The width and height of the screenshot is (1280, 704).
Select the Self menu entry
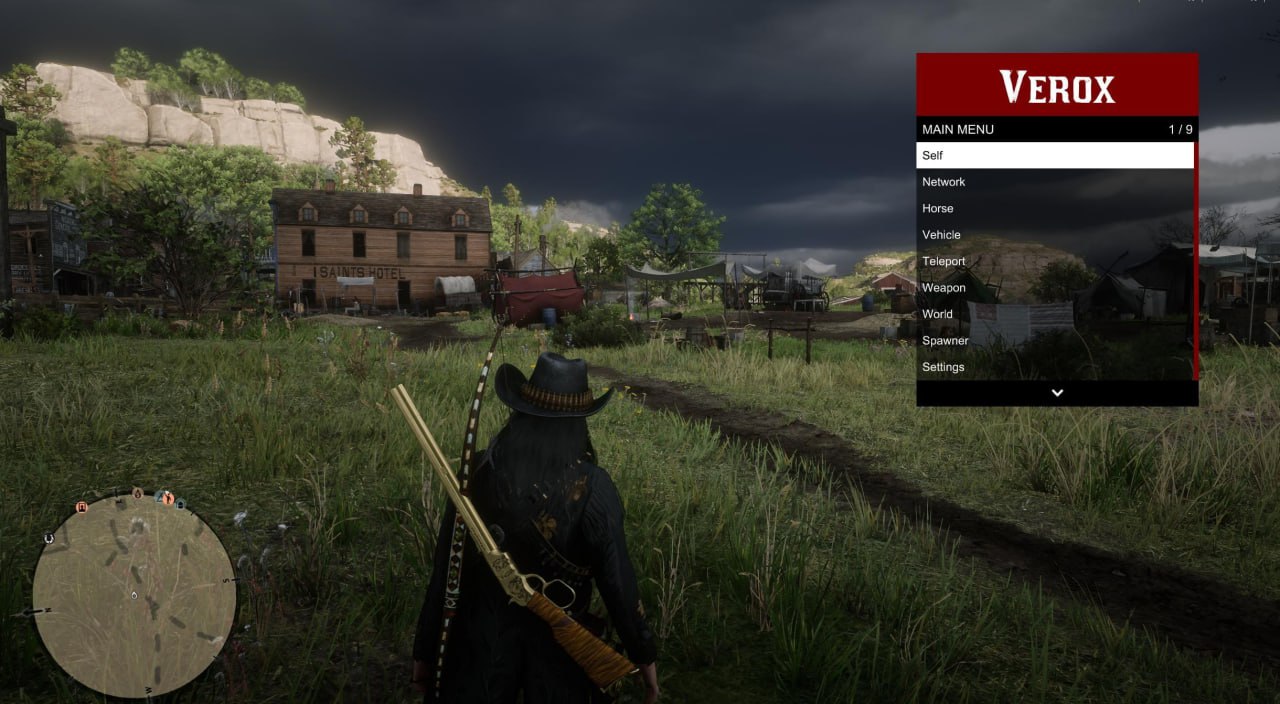[x=1055, y=155]
